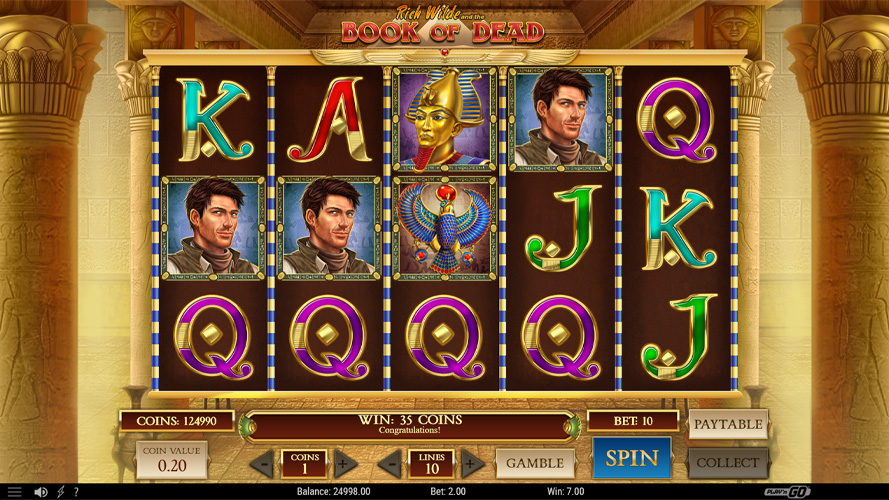Click the Coin Value button

coord(172,459)
